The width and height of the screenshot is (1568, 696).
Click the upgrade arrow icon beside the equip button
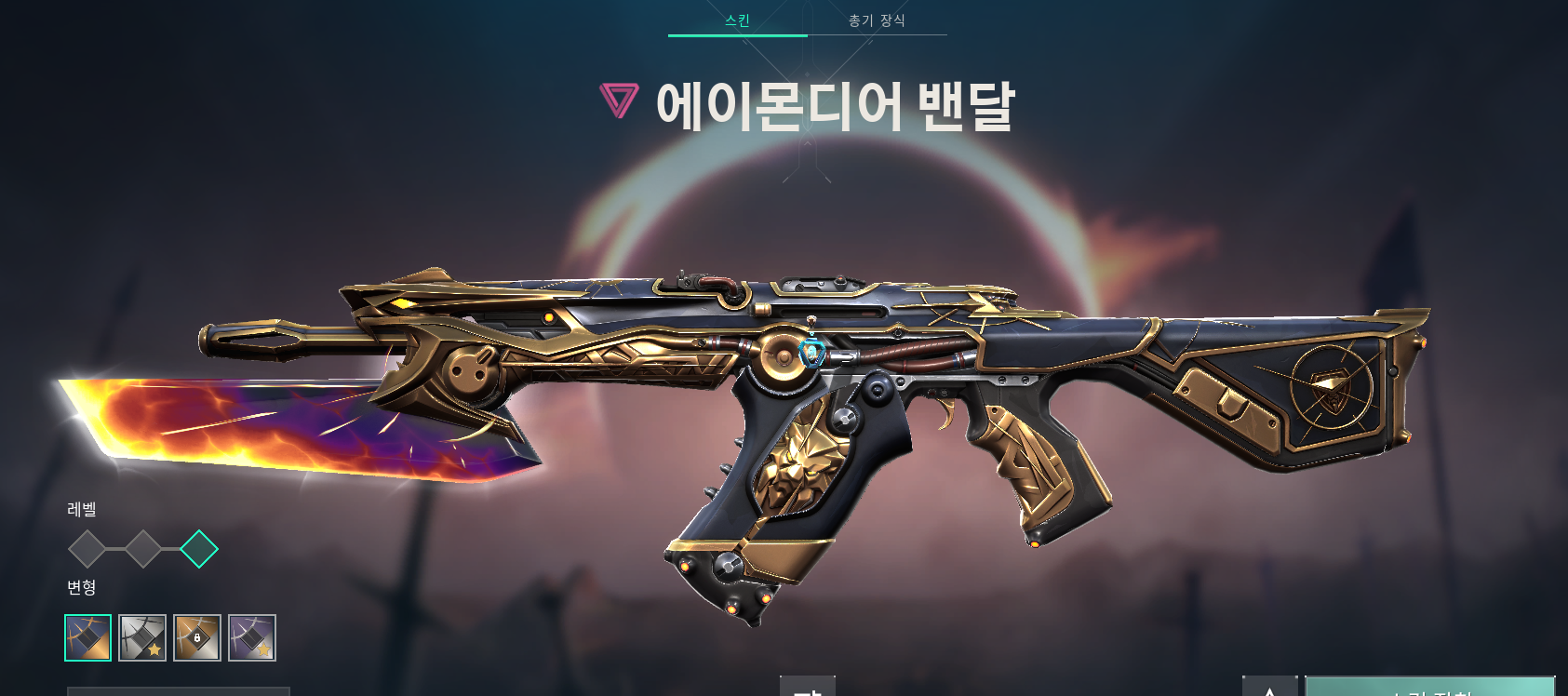click(x=1272, y=690)
